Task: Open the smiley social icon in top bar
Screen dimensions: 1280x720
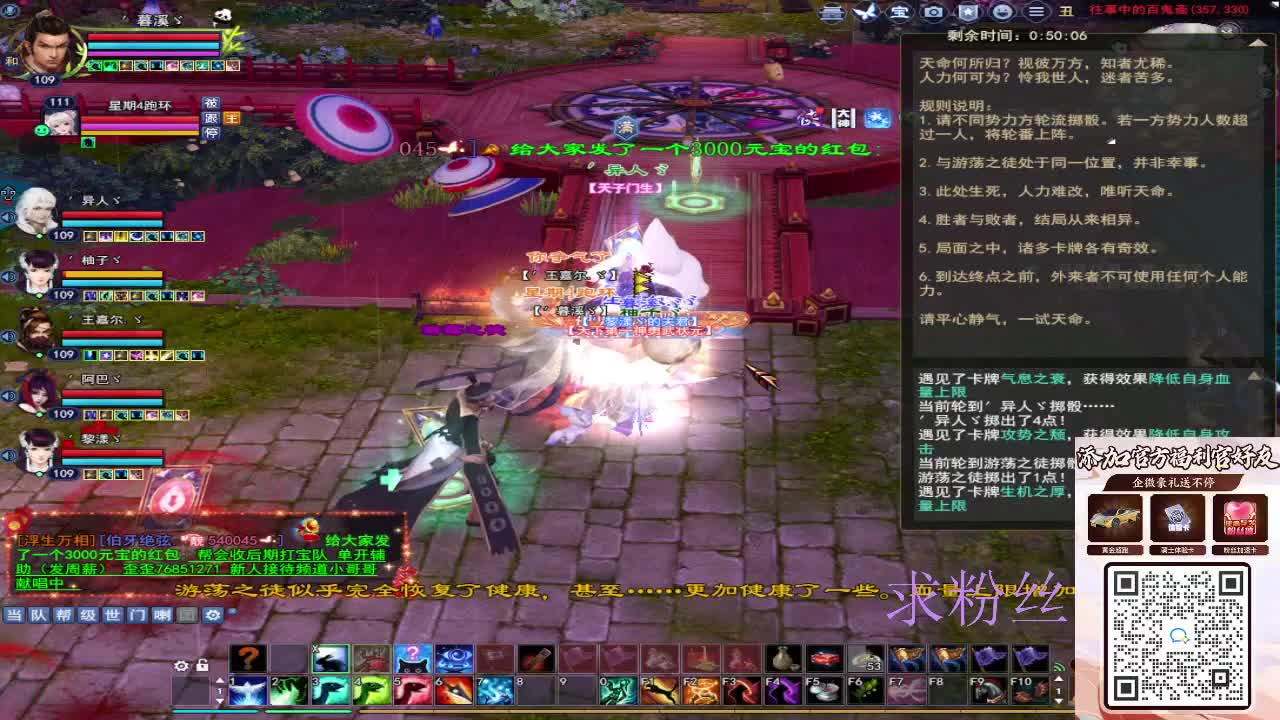Action: (1001, 13)
